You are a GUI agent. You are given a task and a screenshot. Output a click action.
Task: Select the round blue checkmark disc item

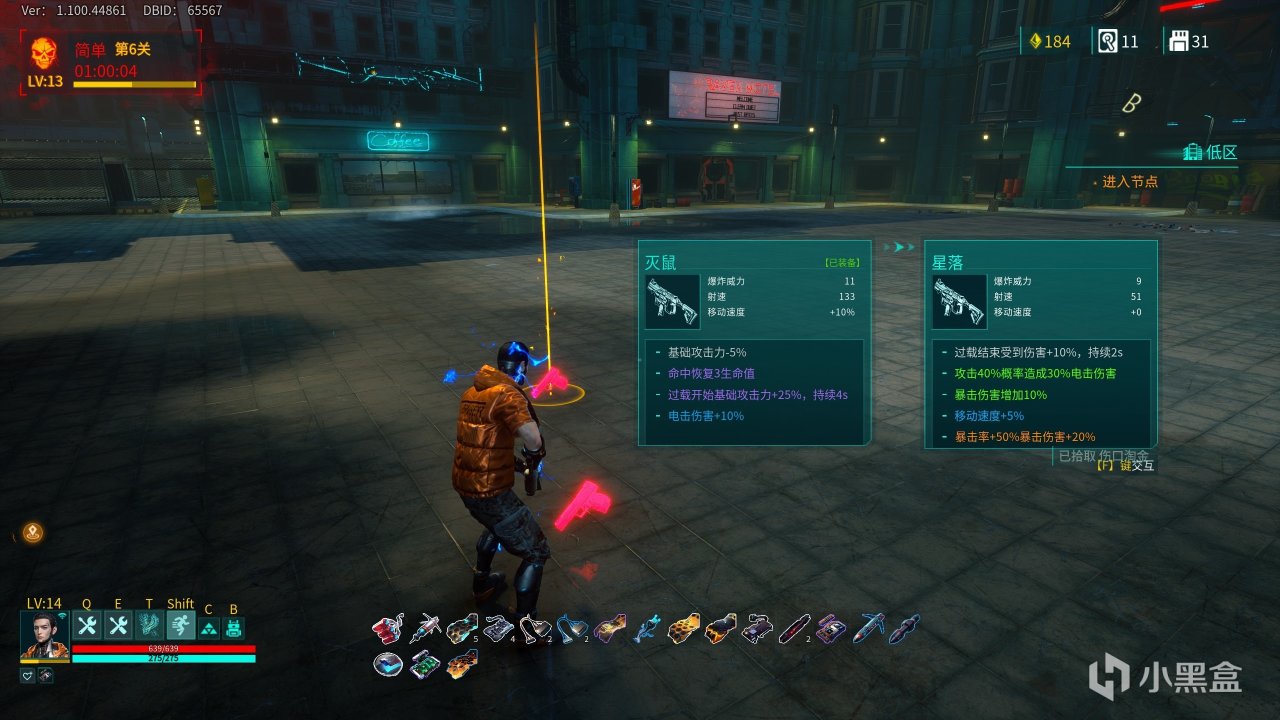point(388,664)
